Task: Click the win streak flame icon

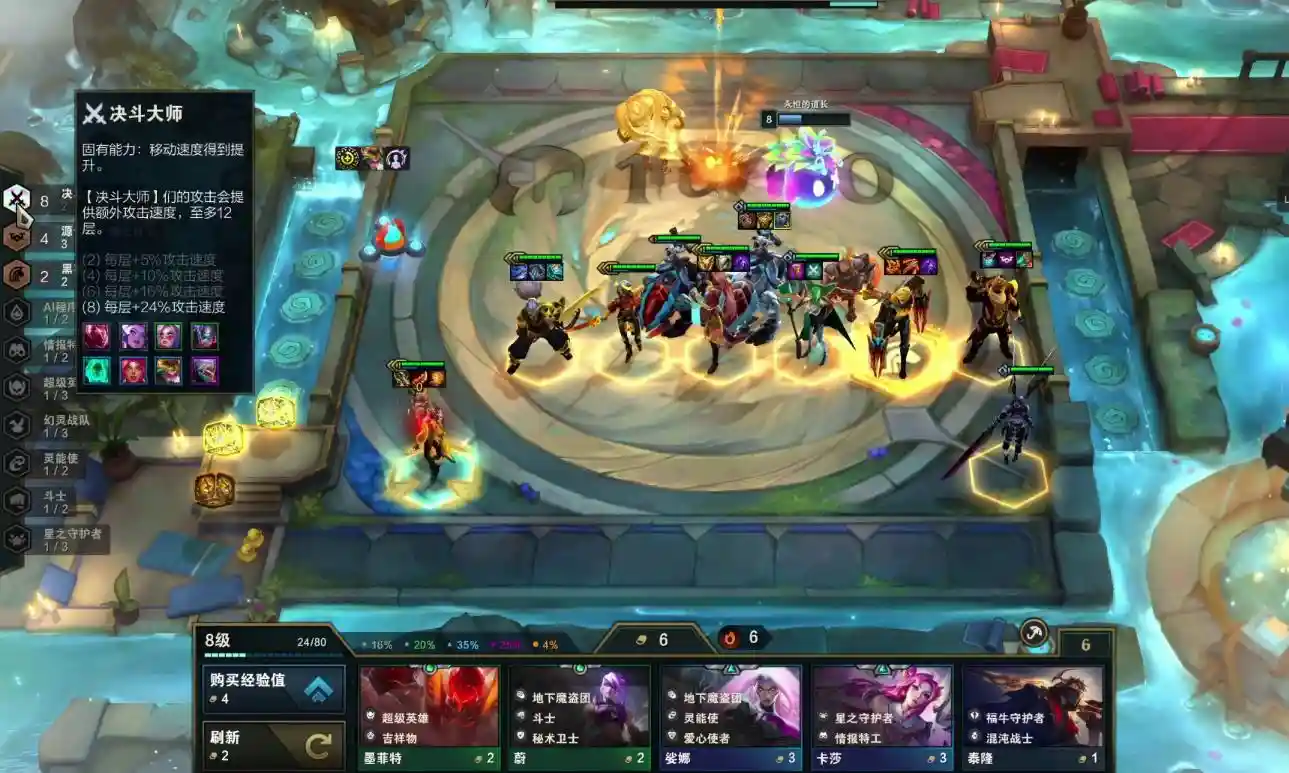Action: [x=731, y=638]
